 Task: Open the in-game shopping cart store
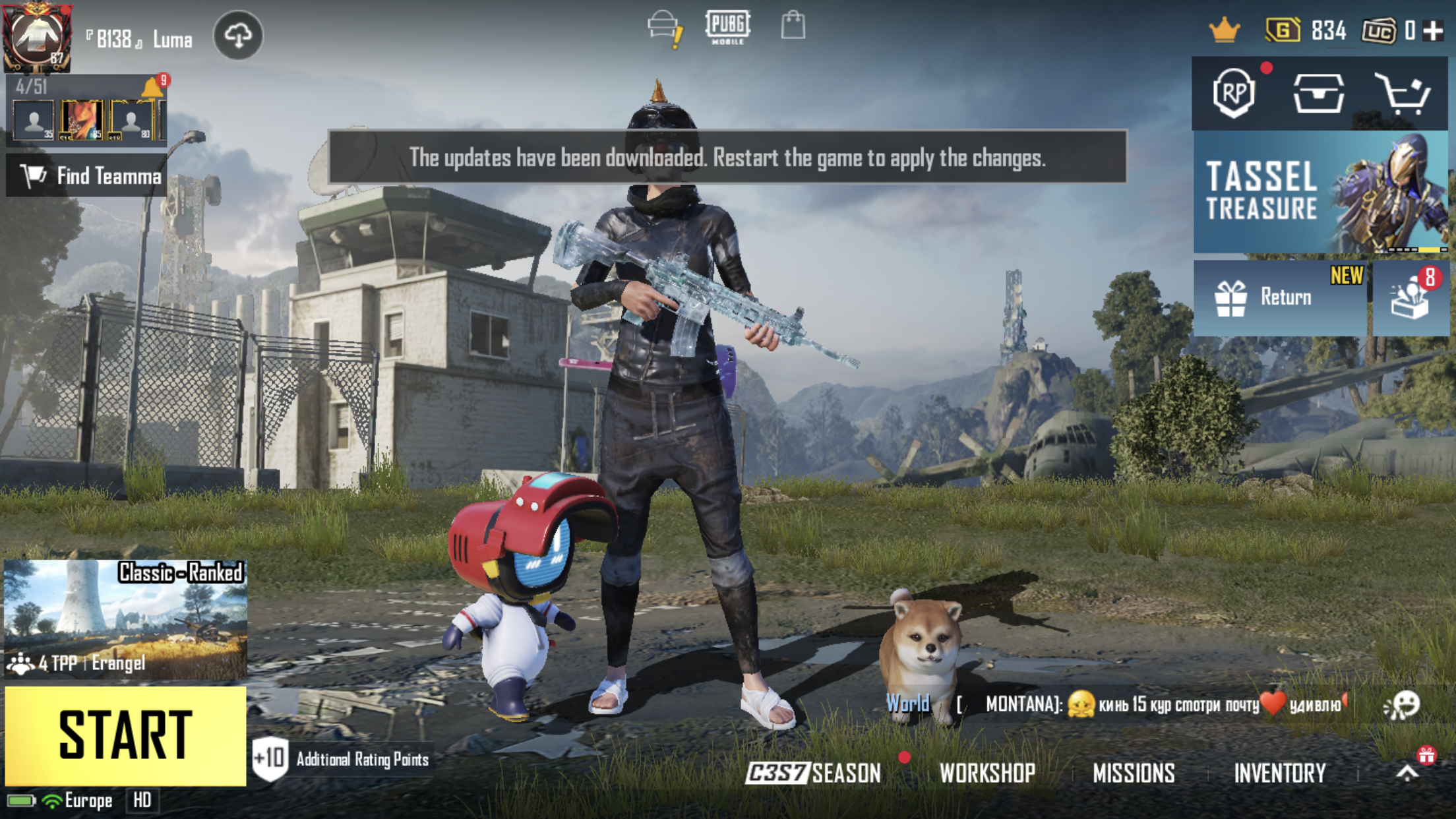(1405, 94)
